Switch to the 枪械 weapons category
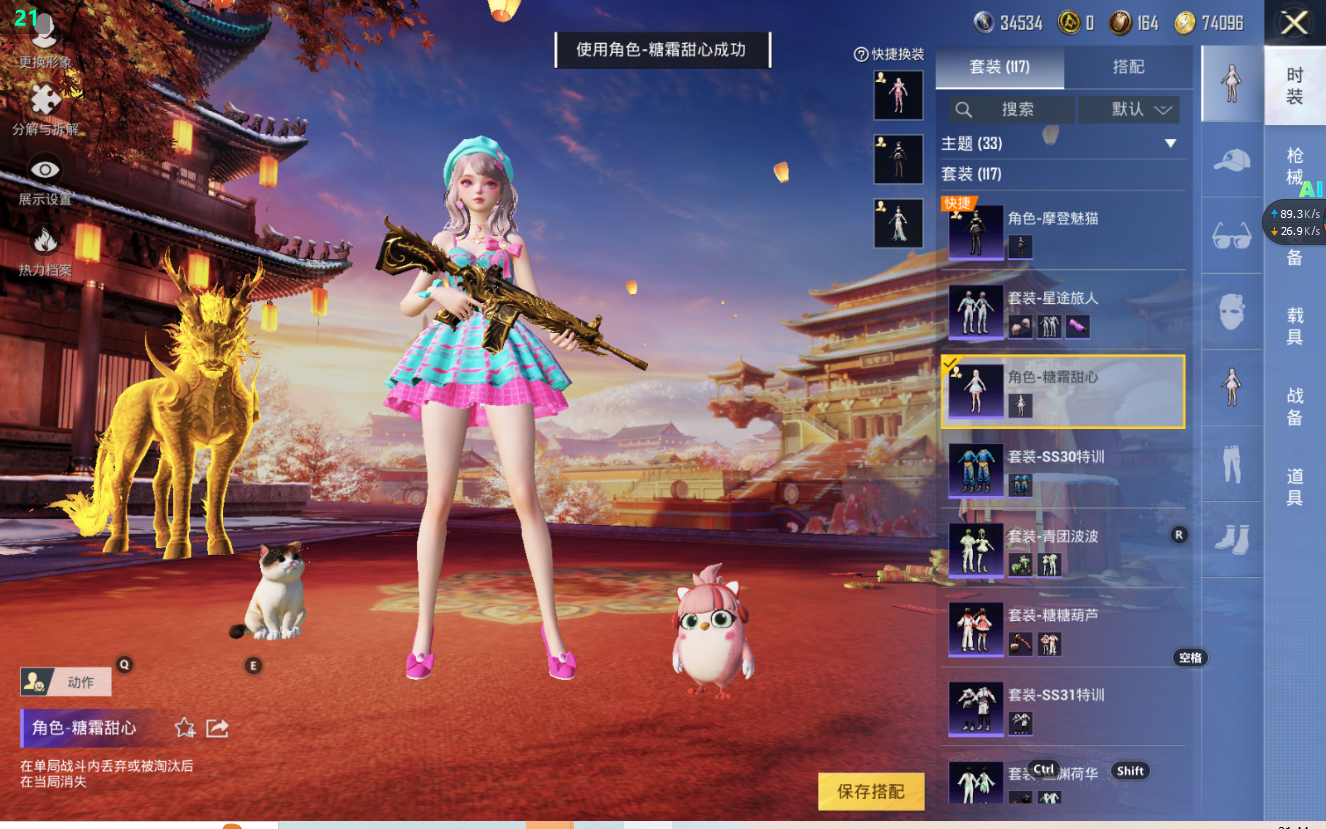 (x=1295, y=166)
